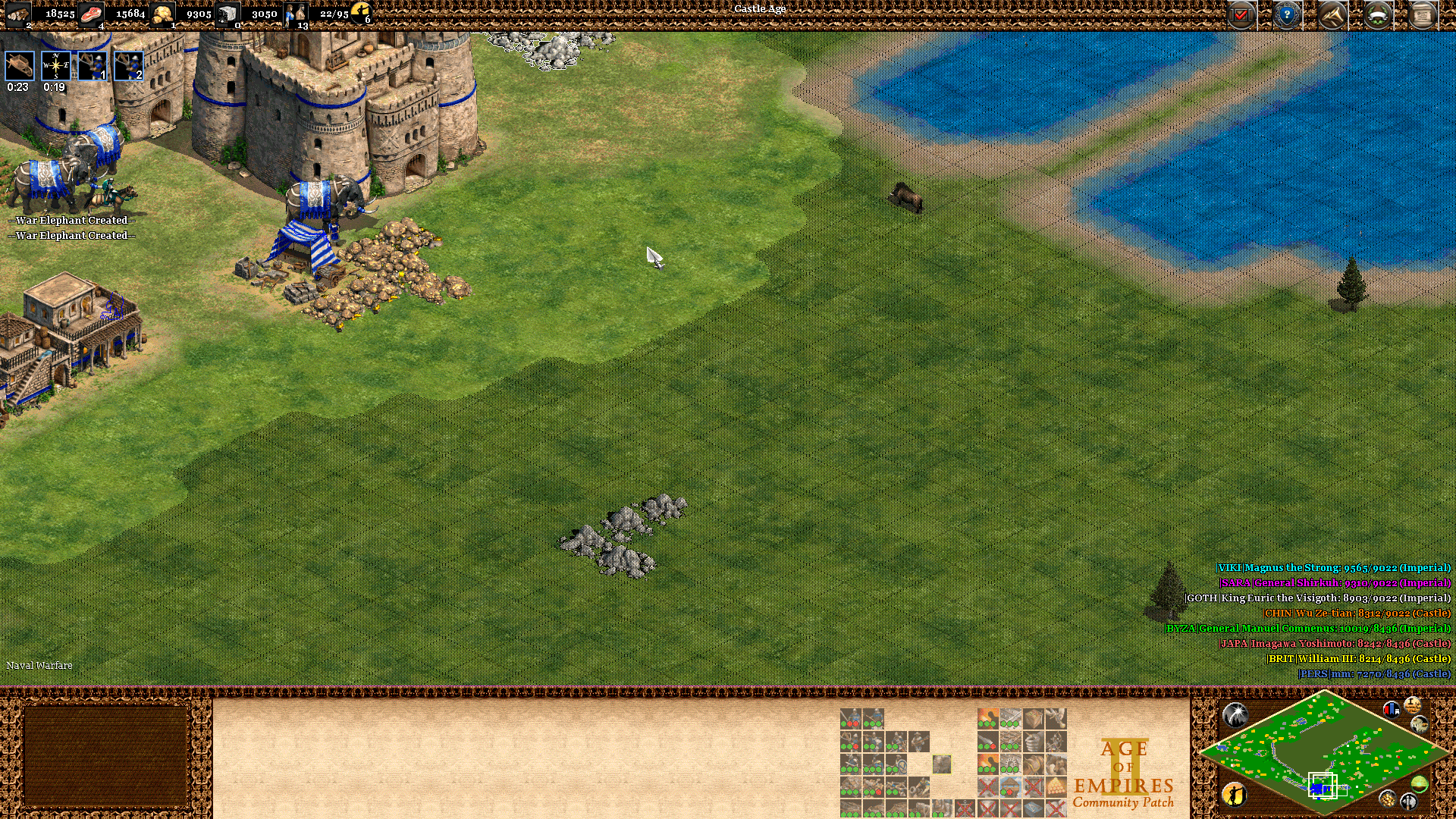
Task: Open the main menu scroll button
Action: [1423, 14]
